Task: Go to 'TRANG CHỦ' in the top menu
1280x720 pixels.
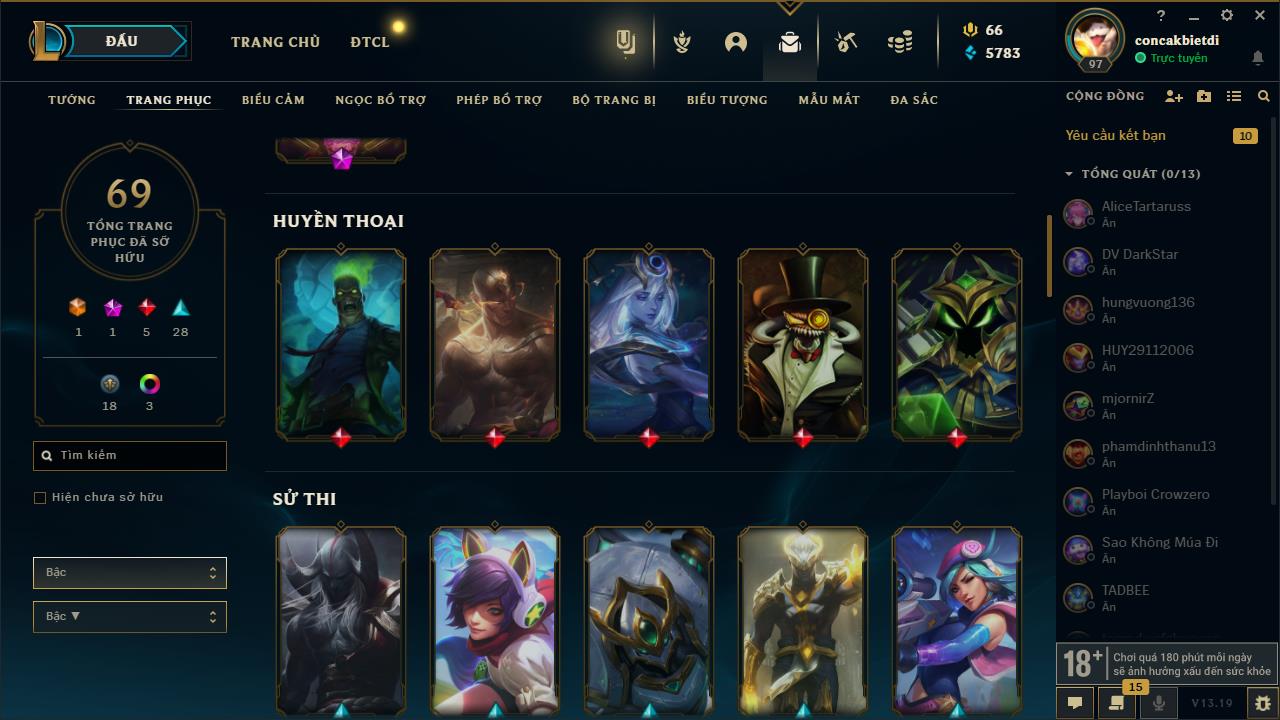Action: coord(275,42)
